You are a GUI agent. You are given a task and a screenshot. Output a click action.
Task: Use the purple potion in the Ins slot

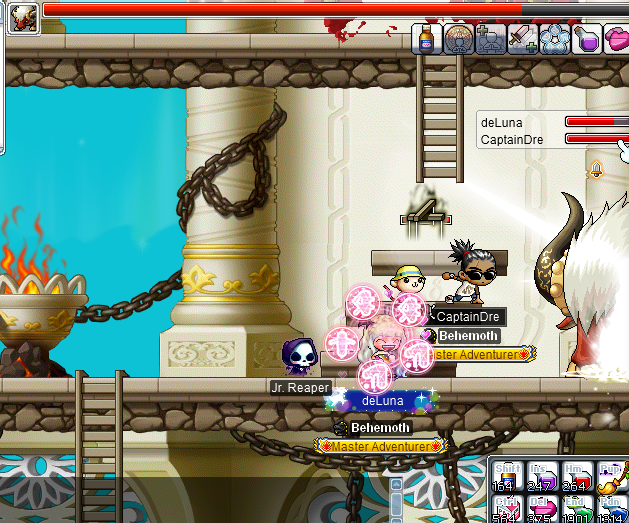point(542,475)
